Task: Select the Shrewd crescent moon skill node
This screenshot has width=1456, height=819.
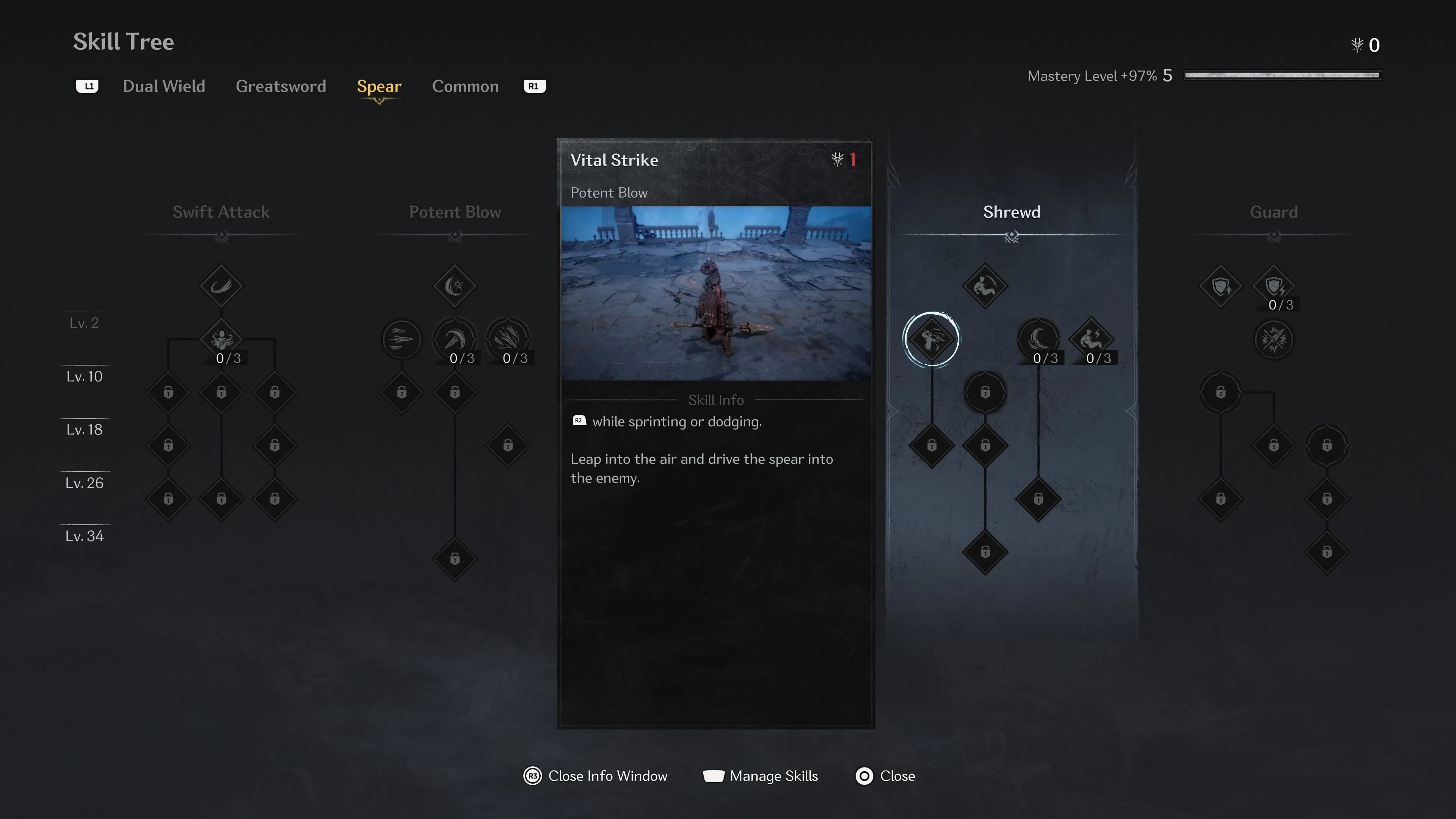Action: (1038, 339)
